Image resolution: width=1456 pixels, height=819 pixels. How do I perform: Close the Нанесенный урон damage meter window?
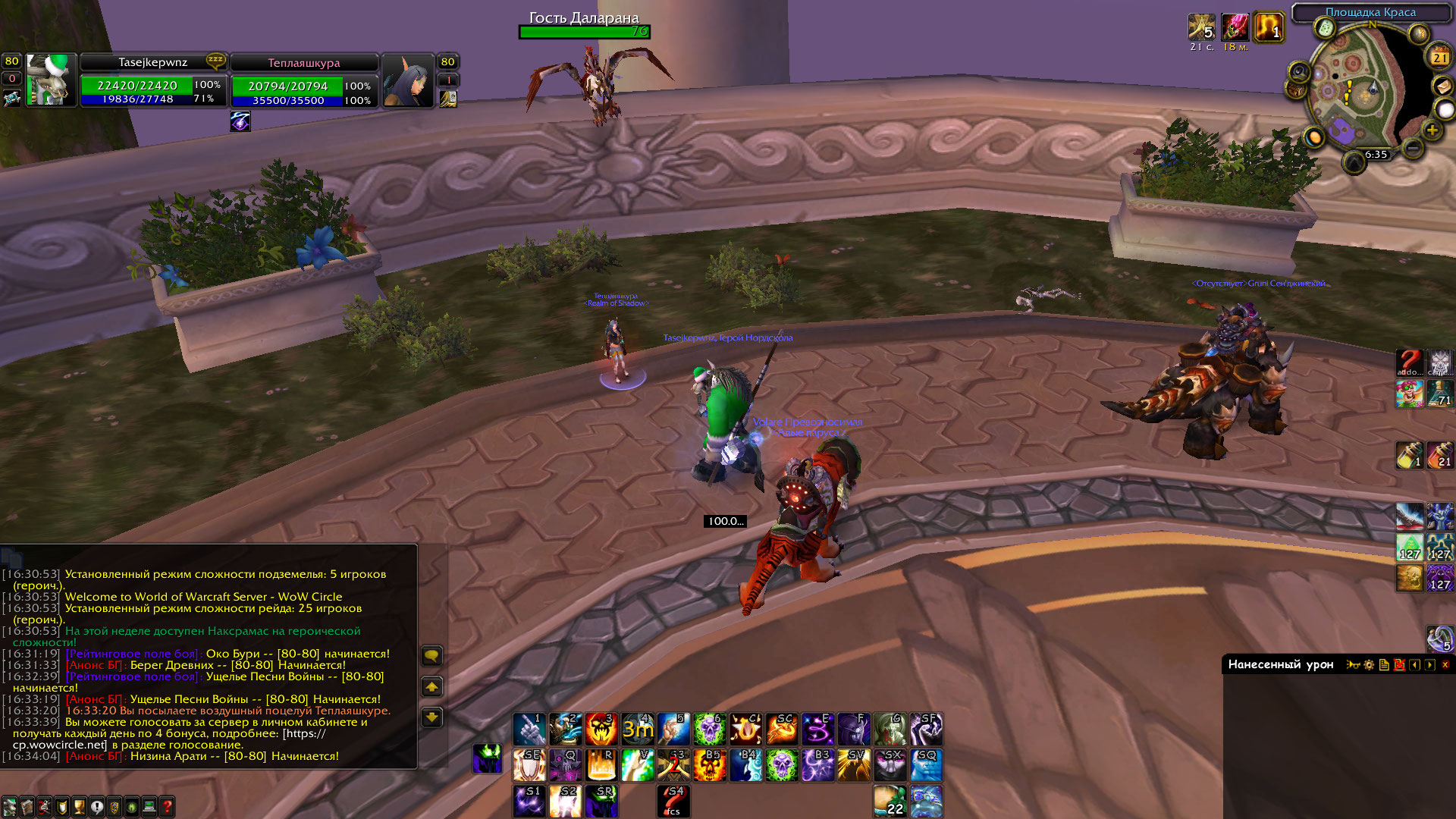(x=1445, y=665)
